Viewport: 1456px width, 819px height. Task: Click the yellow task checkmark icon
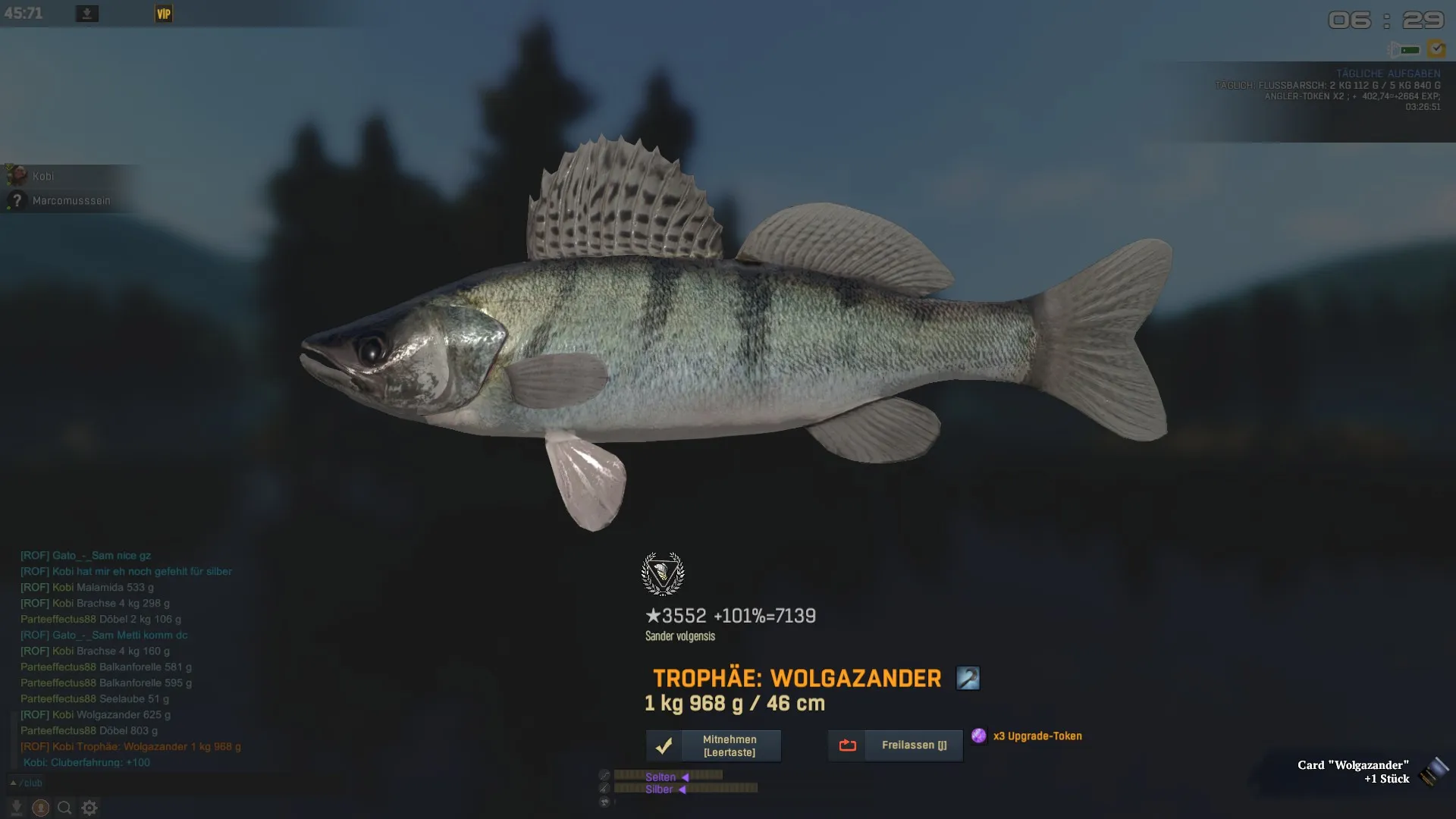[x=1436, y=49]
